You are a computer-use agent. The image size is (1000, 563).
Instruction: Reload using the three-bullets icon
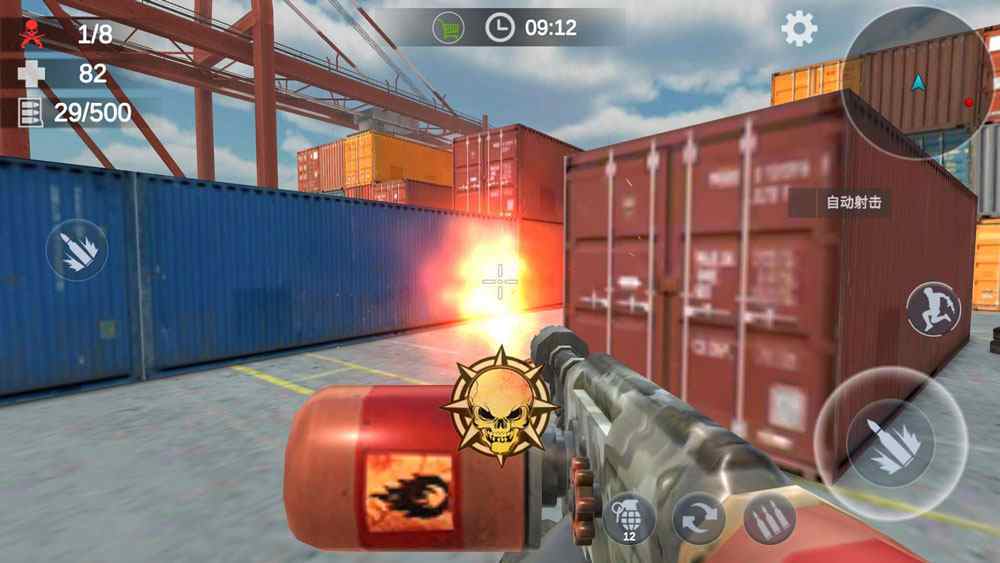pos(769,519)
